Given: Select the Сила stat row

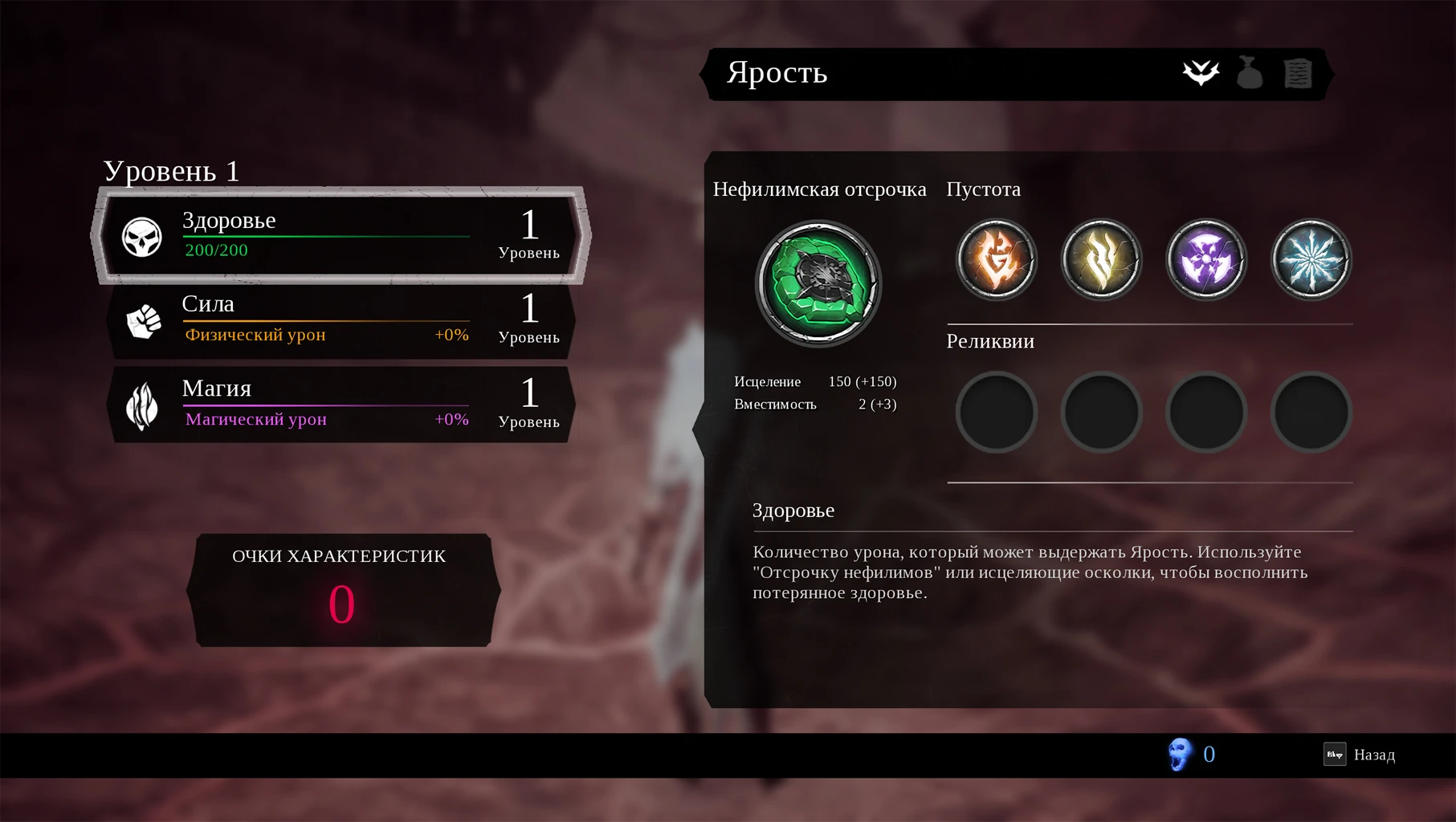Looking at the screenshot, I should point(337,321).
